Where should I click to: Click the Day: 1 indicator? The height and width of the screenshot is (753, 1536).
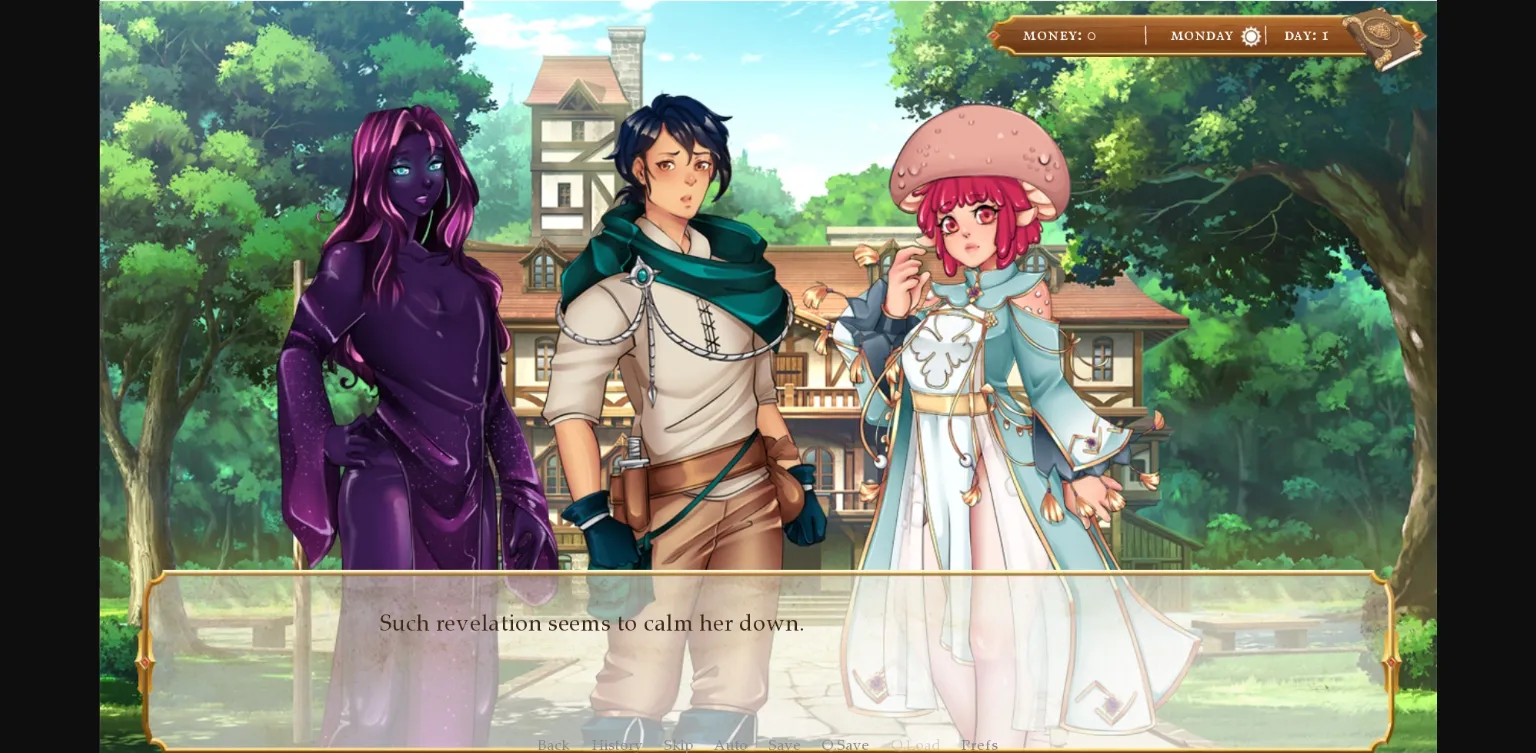click(1306, 36)
